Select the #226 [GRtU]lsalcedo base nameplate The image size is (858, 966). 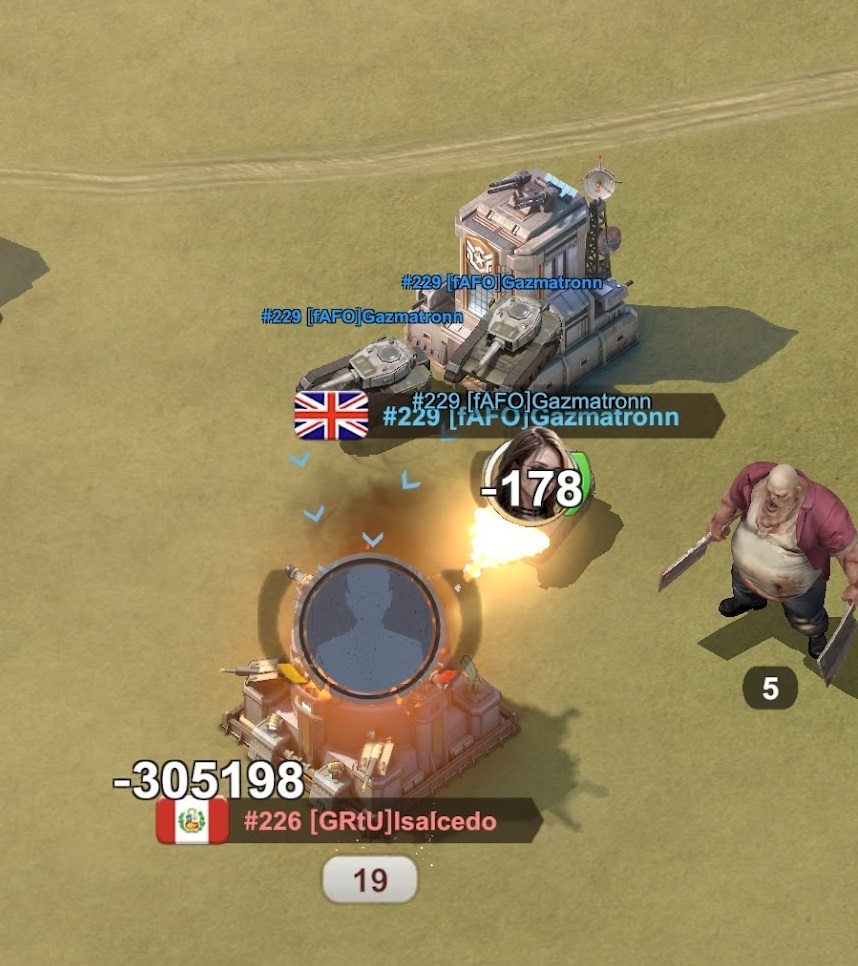tap(369, 822)
